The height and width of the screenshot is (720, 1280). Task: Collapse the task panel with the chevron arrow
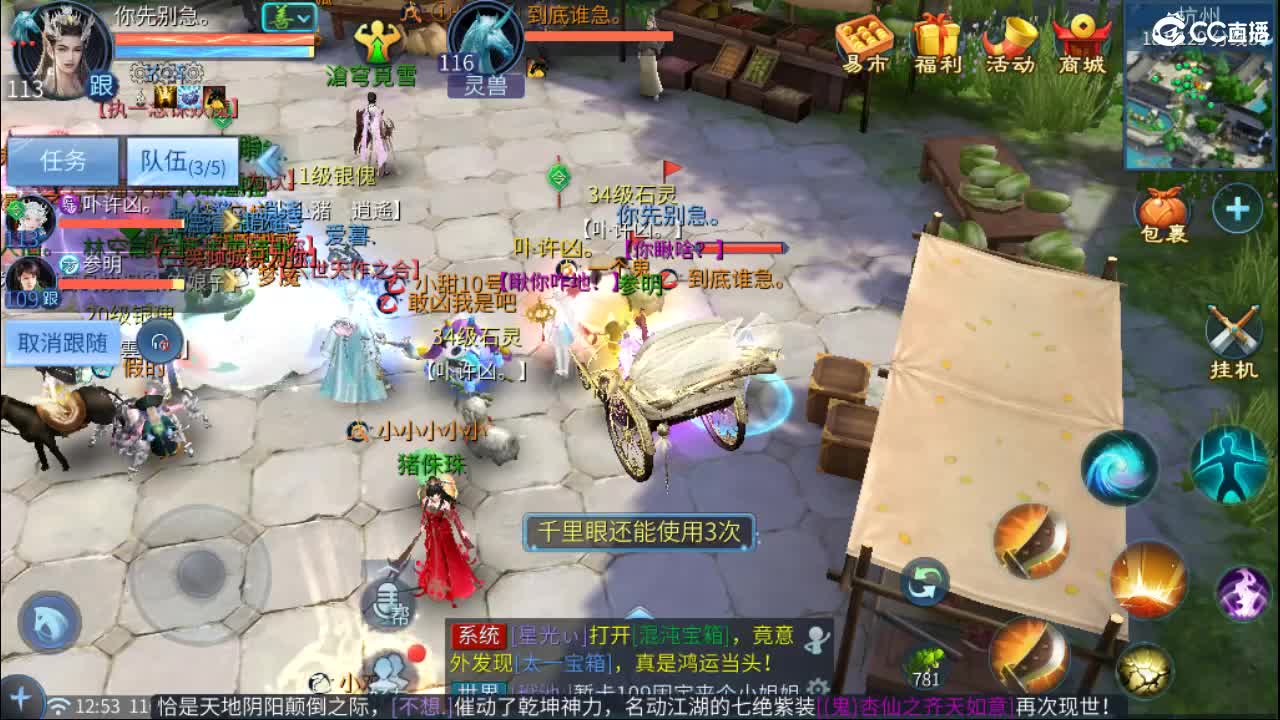(268, 155)
